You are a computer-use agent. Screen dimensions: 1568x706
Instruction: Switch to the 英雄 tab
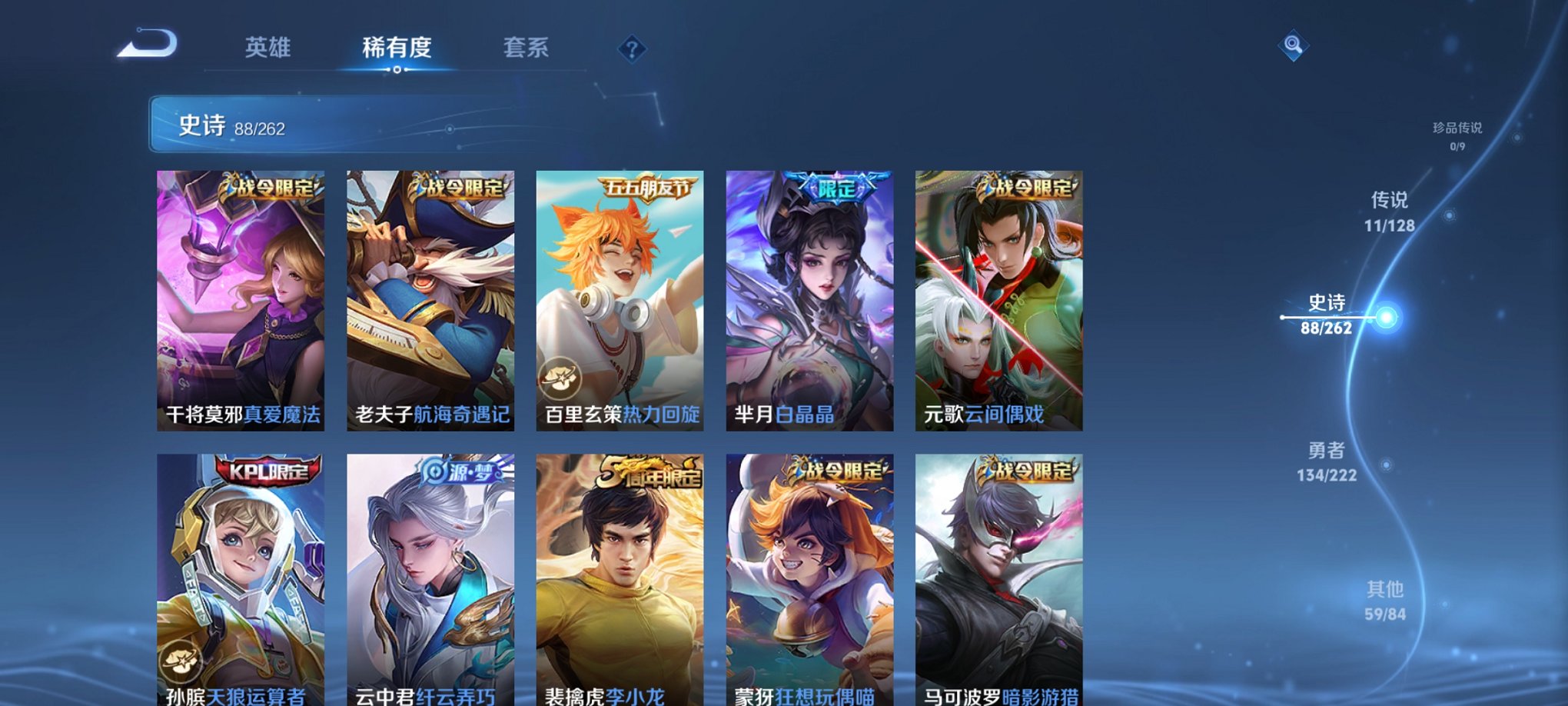[x=269, y=48]
